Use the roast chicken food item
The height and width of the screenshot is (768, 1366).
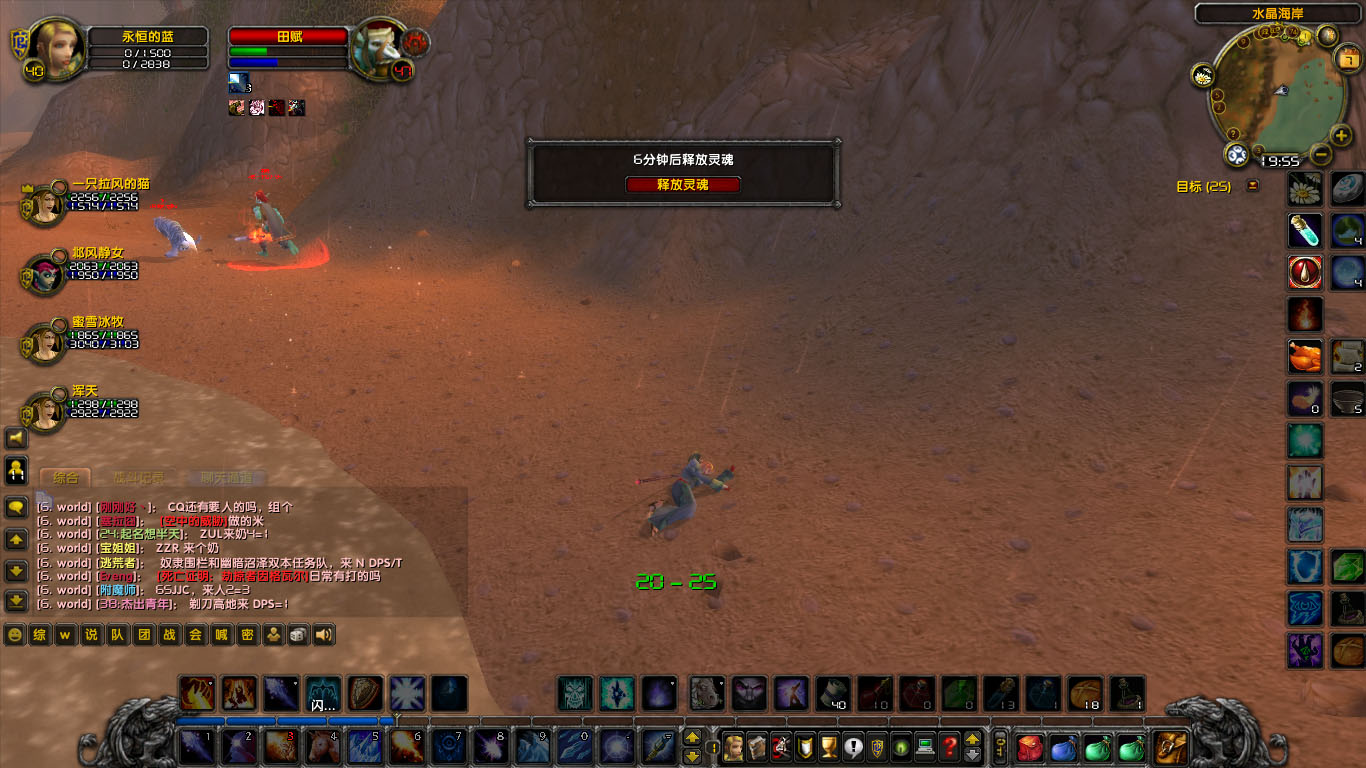coord(1305,357)
